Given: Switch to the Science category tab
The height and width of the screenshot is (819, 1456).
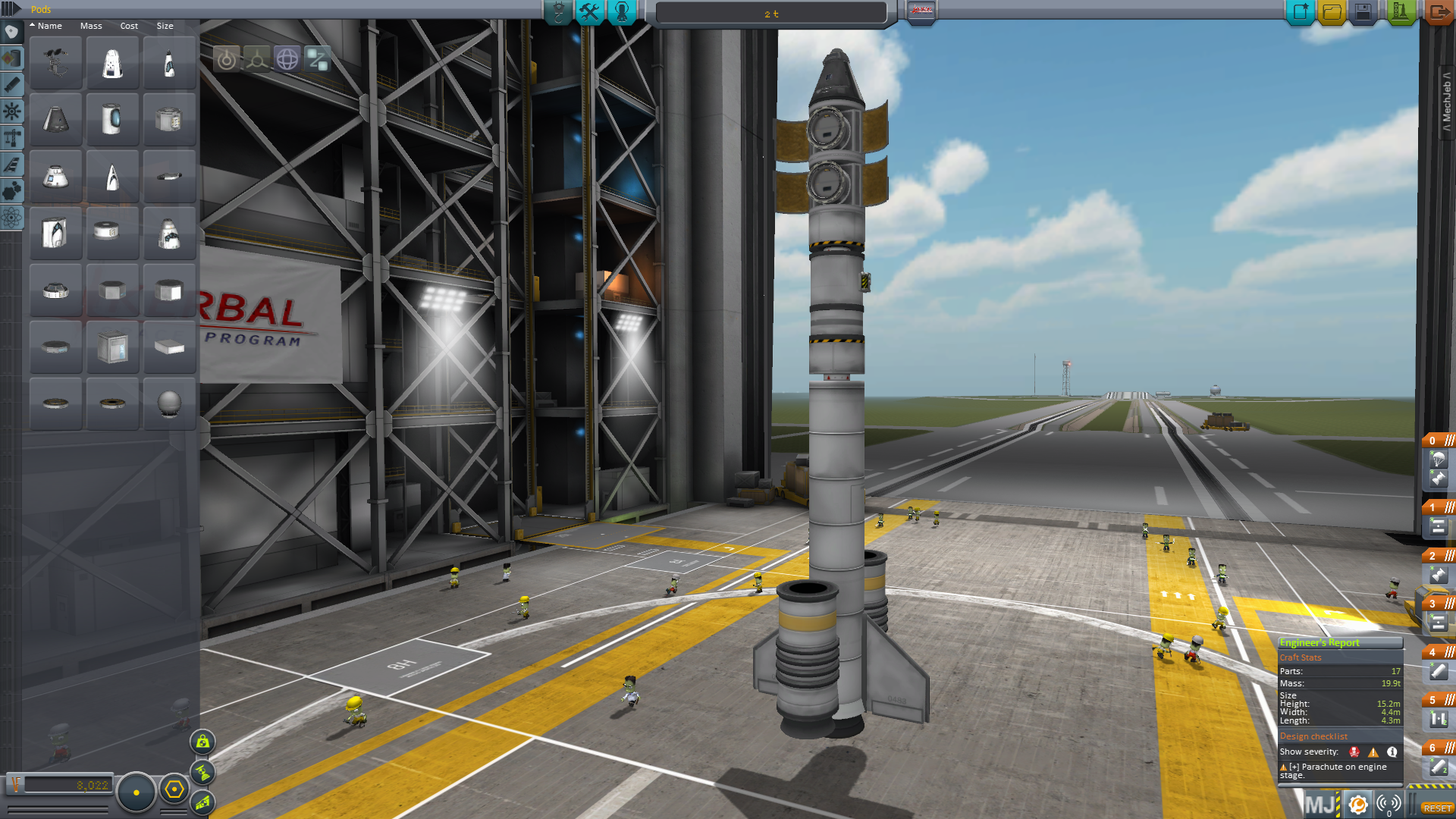Looking at the screenshot, I should point(11,218).
